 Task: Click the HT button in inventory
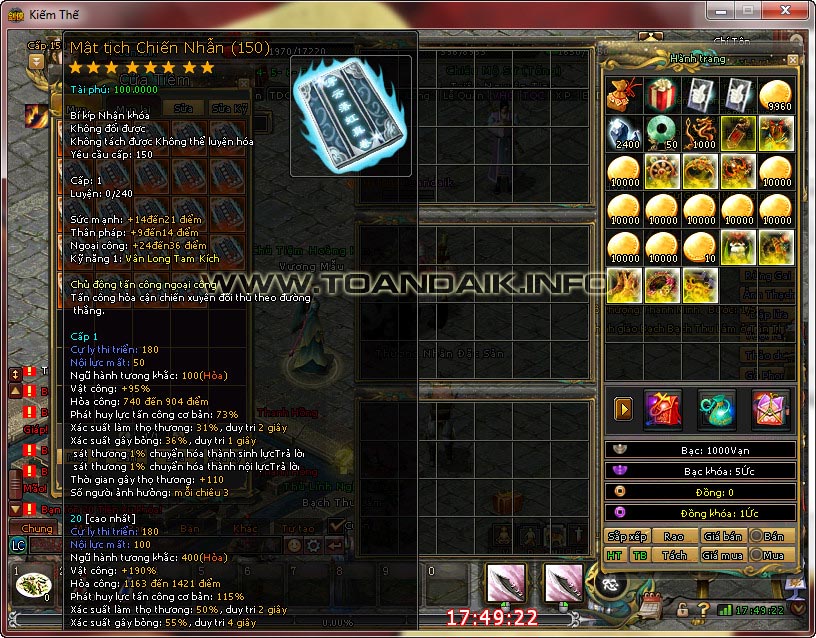pos(614,555)
